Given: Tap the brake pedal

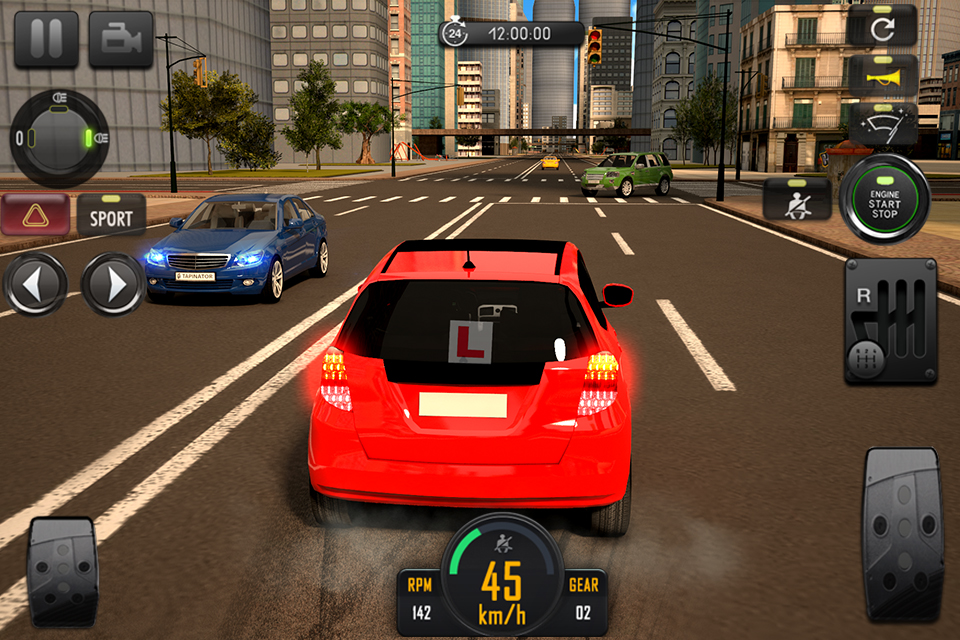Looking at the screenshot, I should pyautogui.click(x=62, y=571).
